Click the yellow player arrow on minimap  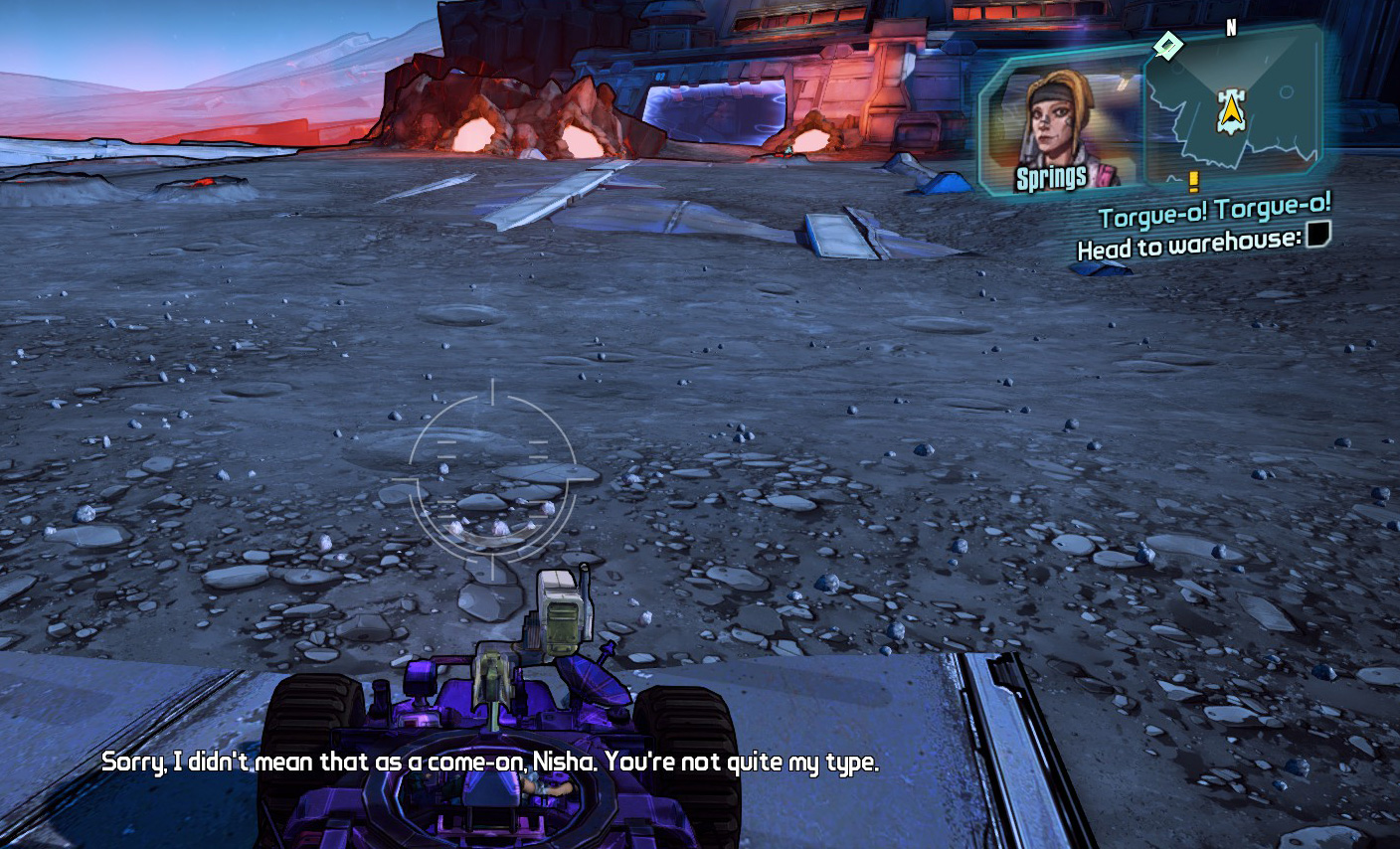pos(1231,111)
